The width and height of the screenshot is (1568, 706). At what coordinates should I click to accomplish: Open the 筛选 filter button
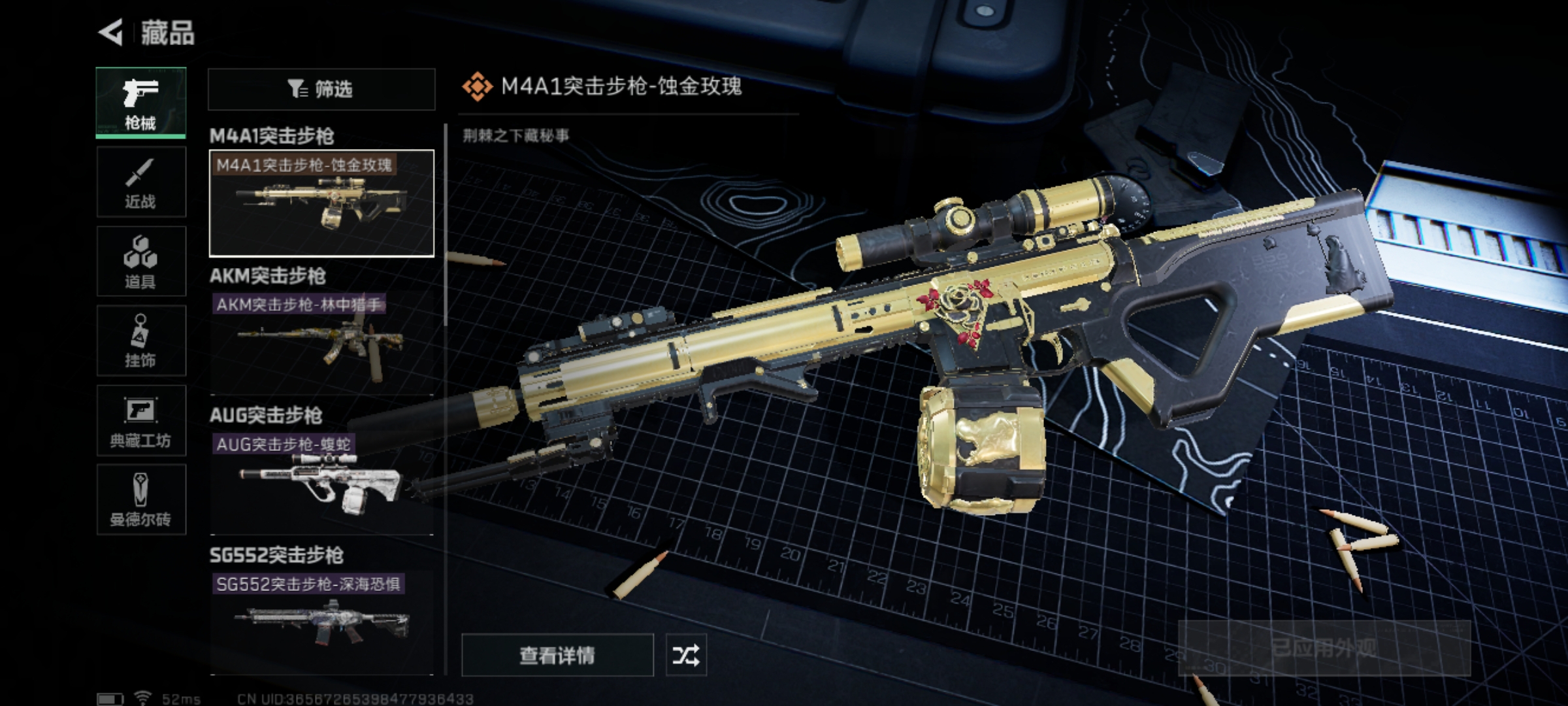coord(321,89)
